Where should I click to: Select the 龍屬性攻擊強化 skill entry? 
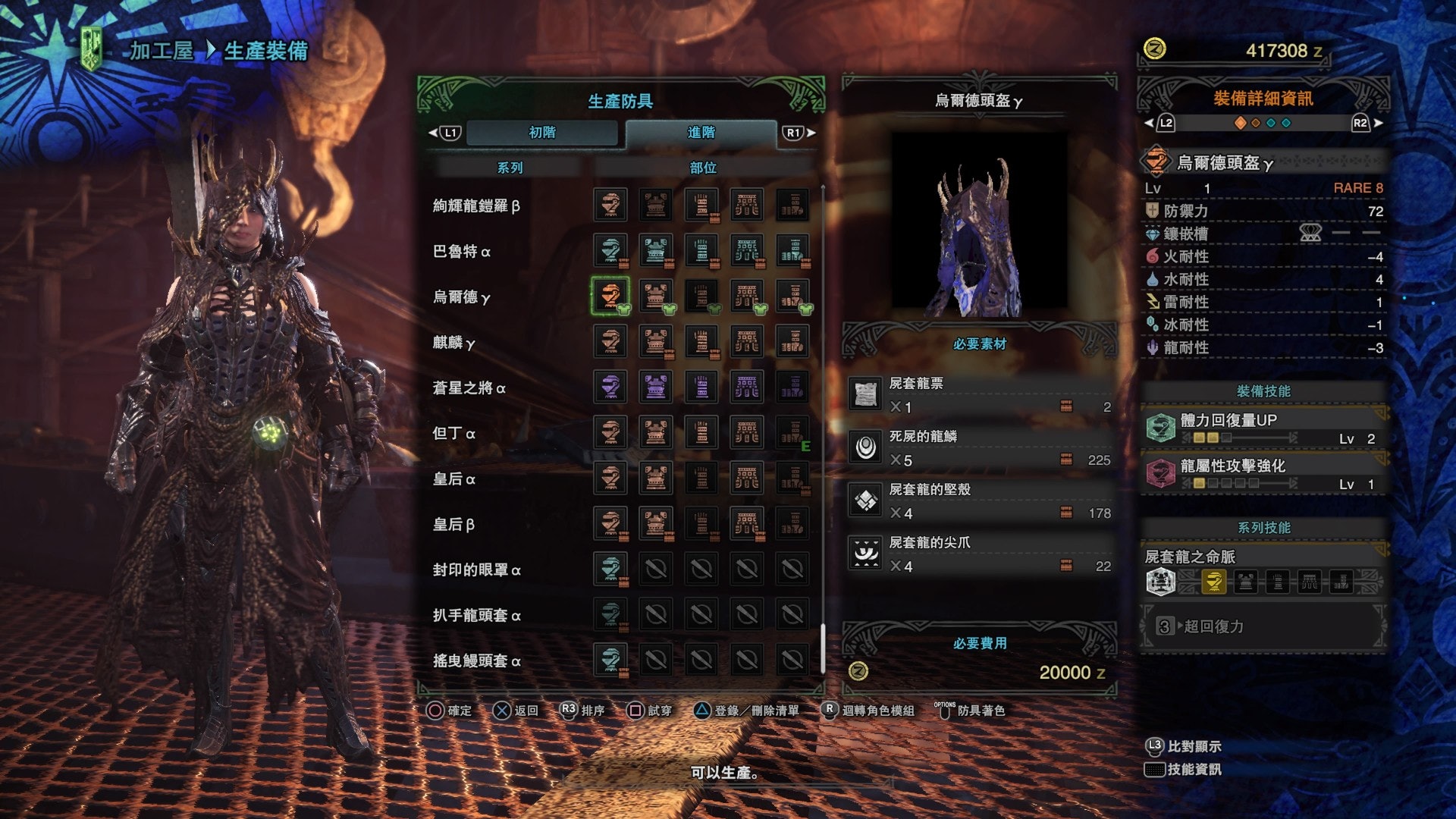[x=1263, y=474]
